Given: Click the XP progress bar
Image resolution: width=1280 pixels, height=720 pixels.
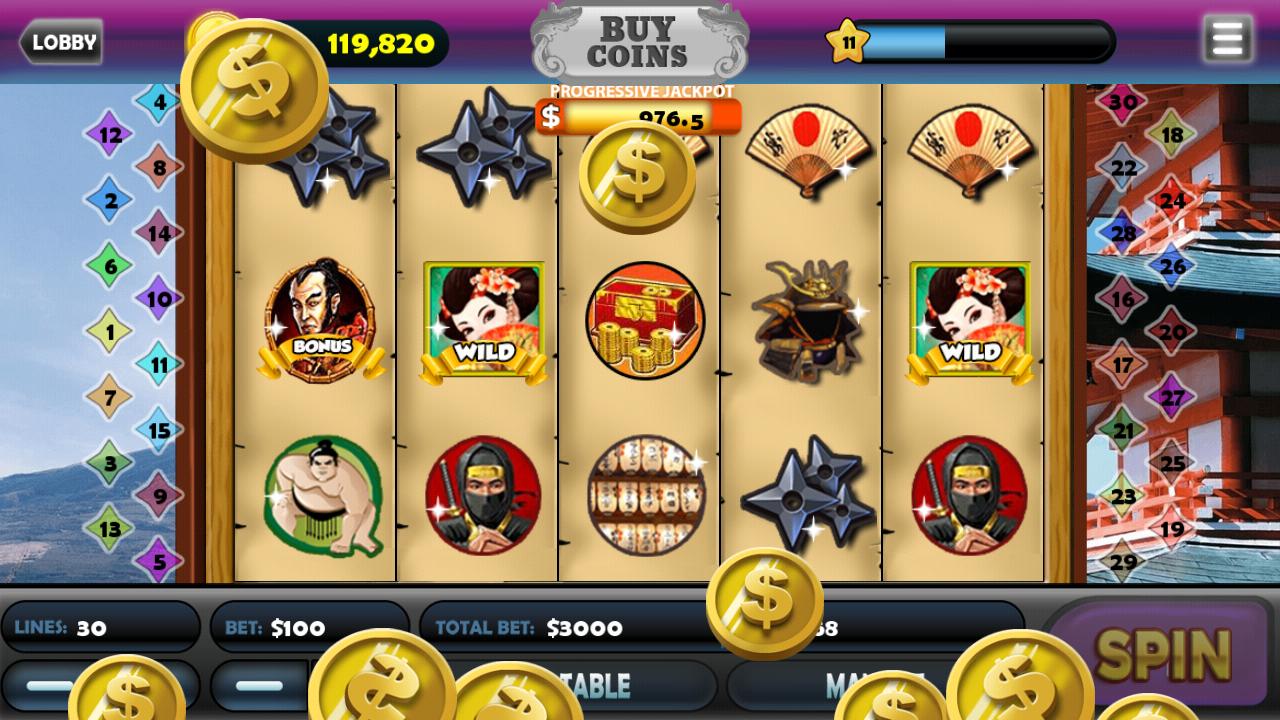Looking at the screenshot, I should coord(990,42).
